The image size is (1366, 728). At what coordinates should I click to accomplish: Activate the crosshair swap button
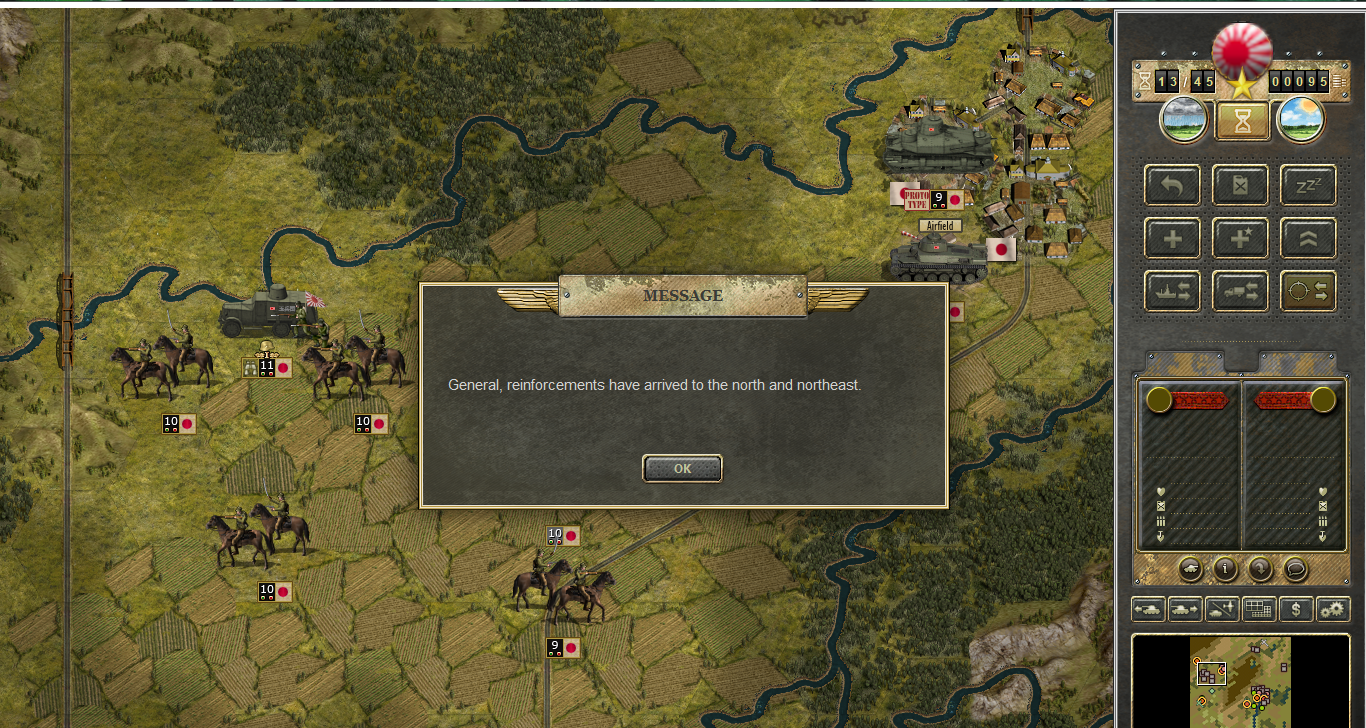tap(1308, 291)
